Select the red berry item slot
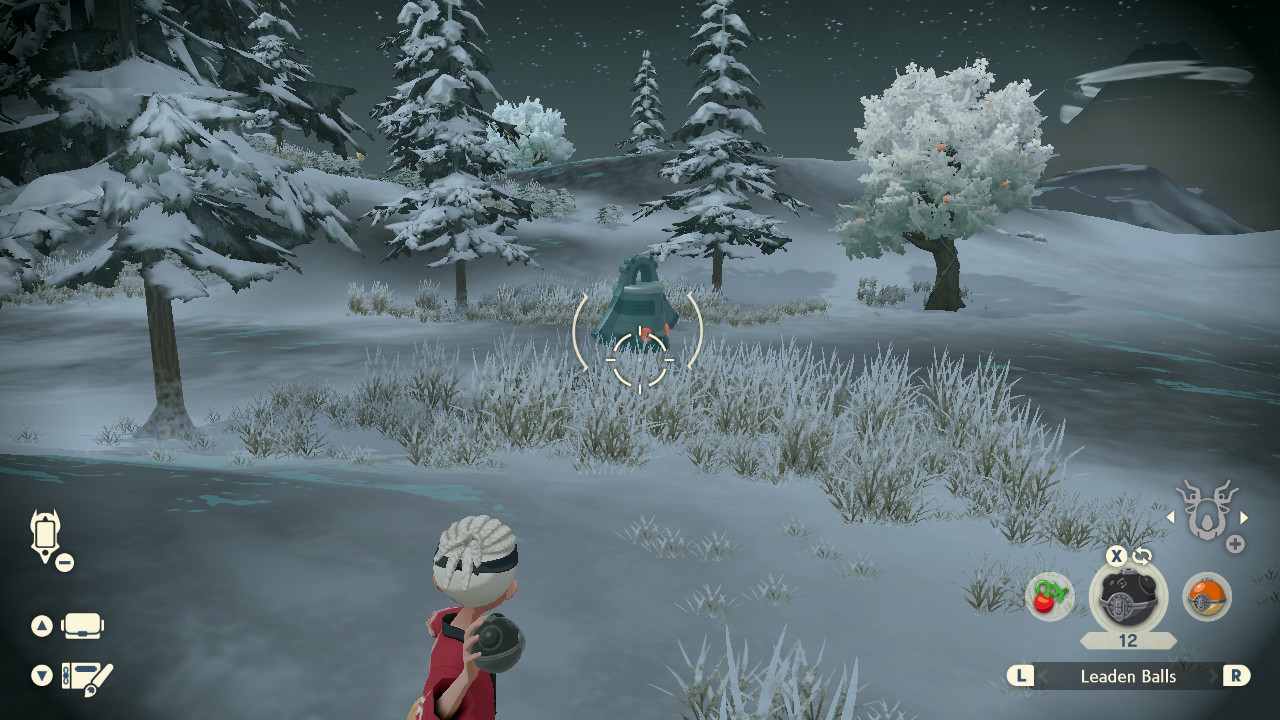Viewport: 1280px width, 720px height. [1049, 596]
